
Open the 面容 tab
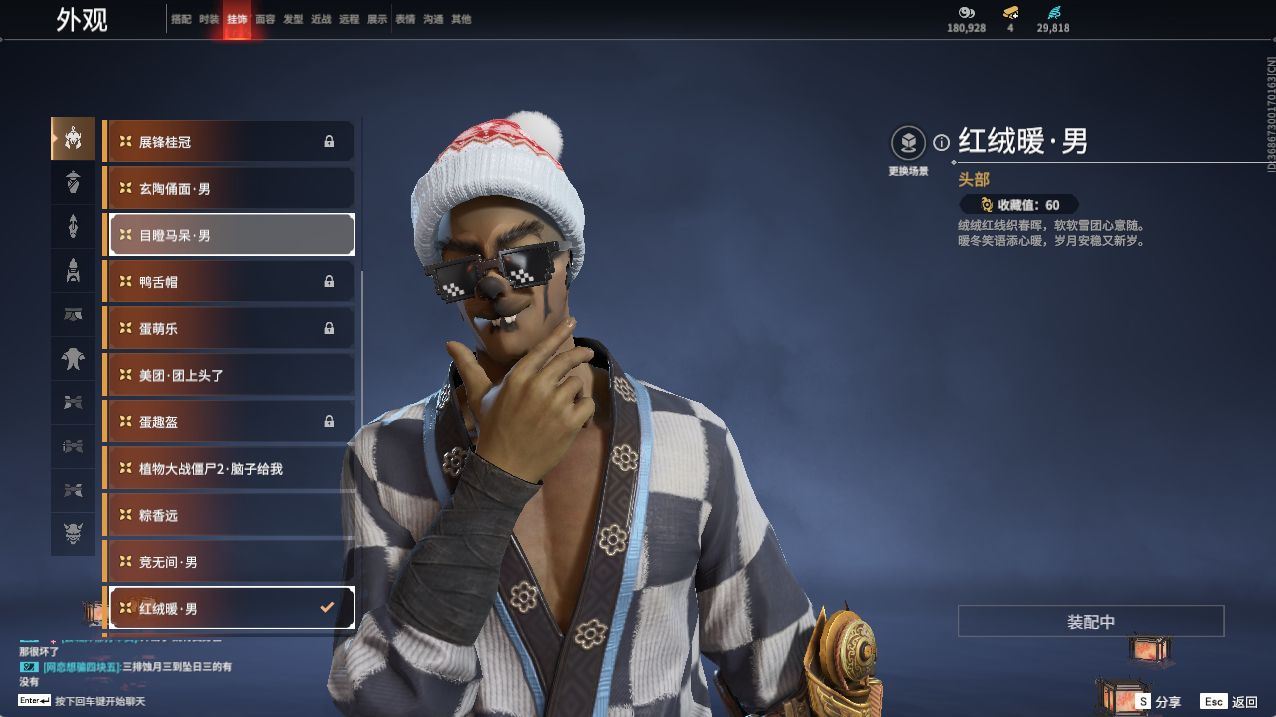pyautogui.click(x=265, y=19)
